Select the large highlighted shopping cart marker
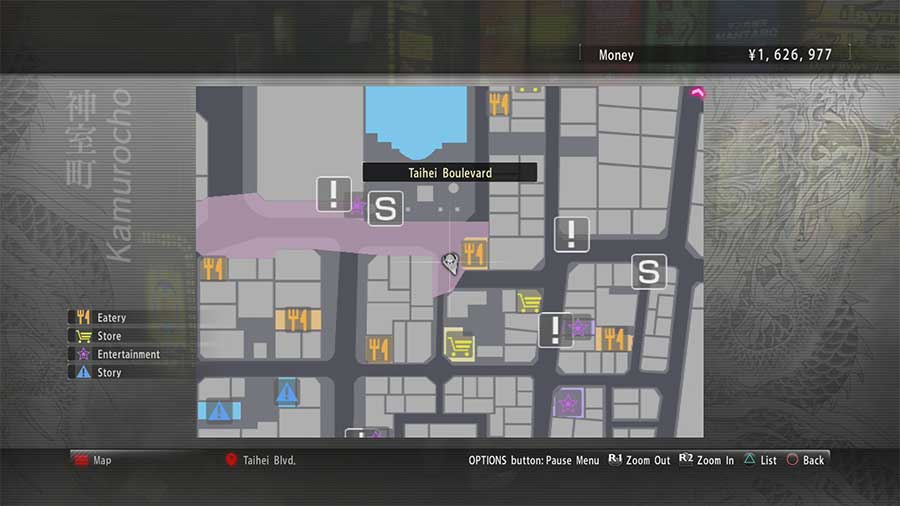The image size is (900, 506). [459, 346]
